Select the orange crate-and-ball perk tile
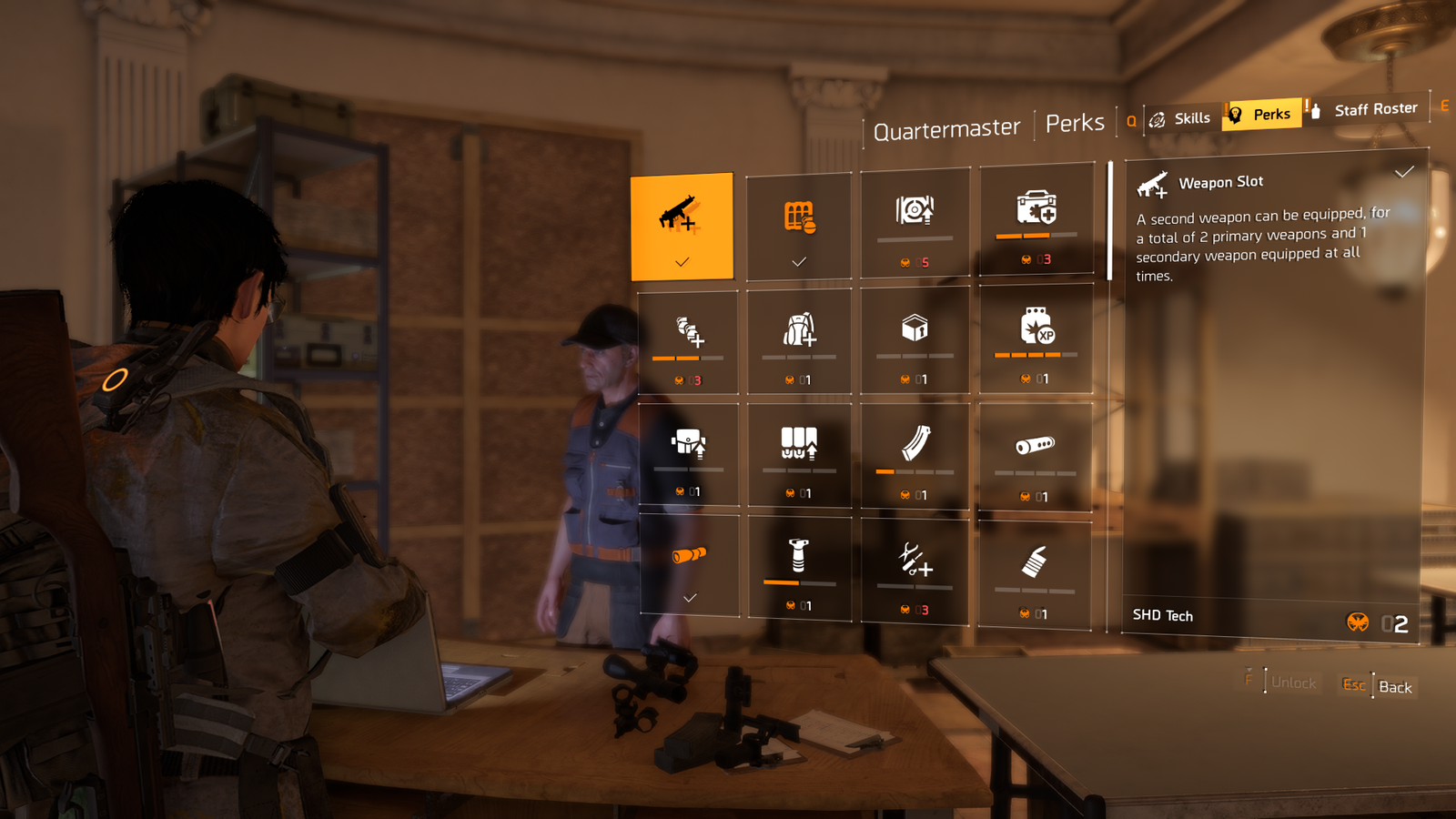Viewport: 1456px width, 819px height. [799, 226]
